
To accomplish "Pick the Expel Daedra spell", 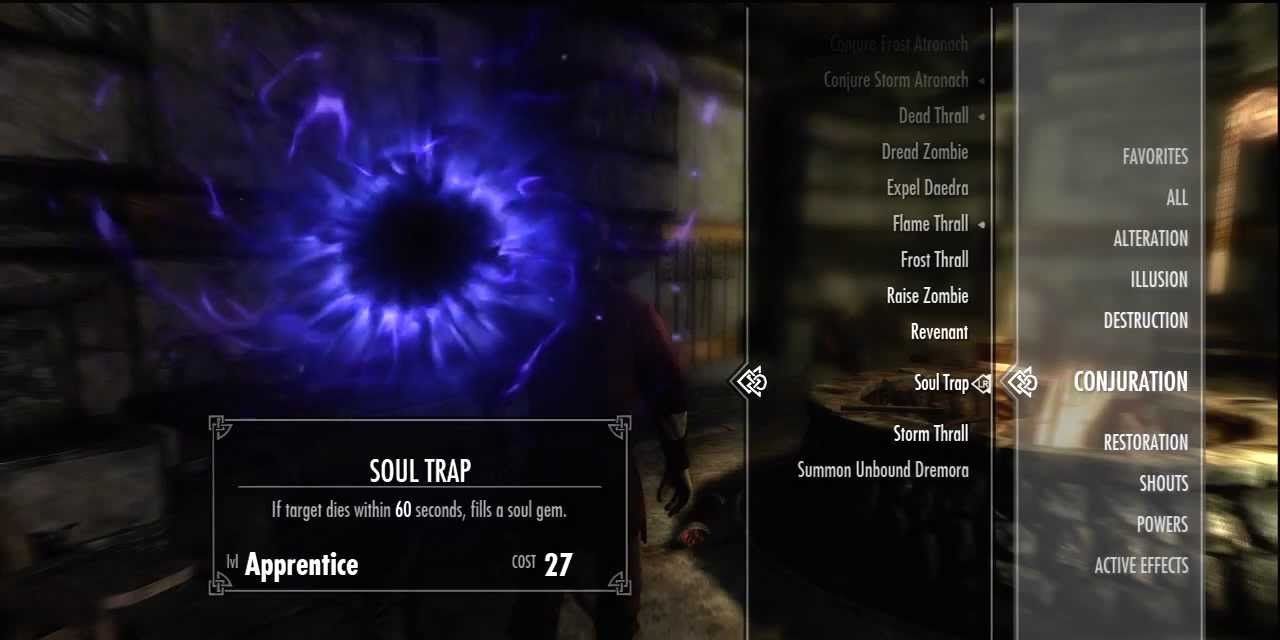I will 927,188.
